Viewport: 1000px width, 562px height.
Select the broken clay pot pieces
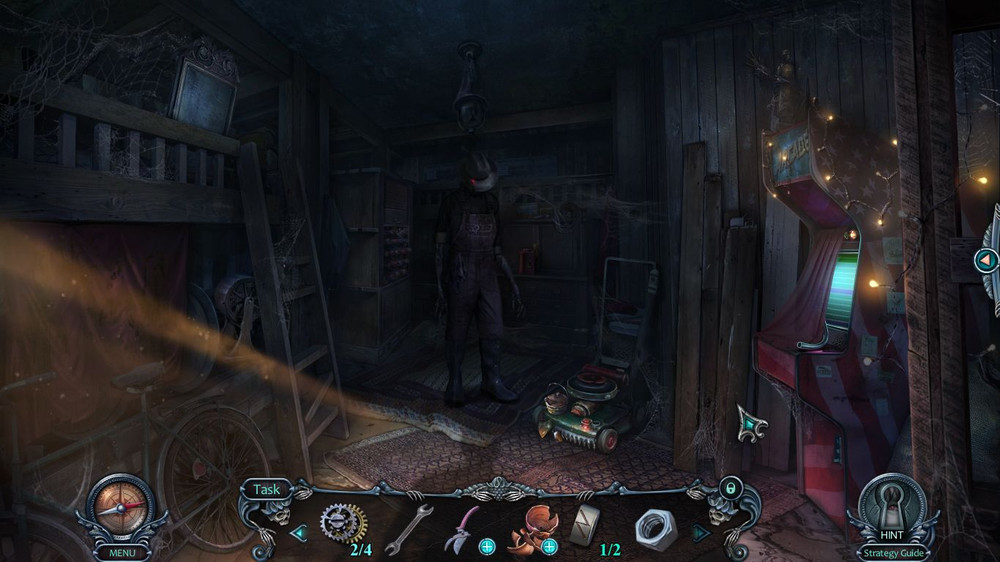(x=528, y=527)
